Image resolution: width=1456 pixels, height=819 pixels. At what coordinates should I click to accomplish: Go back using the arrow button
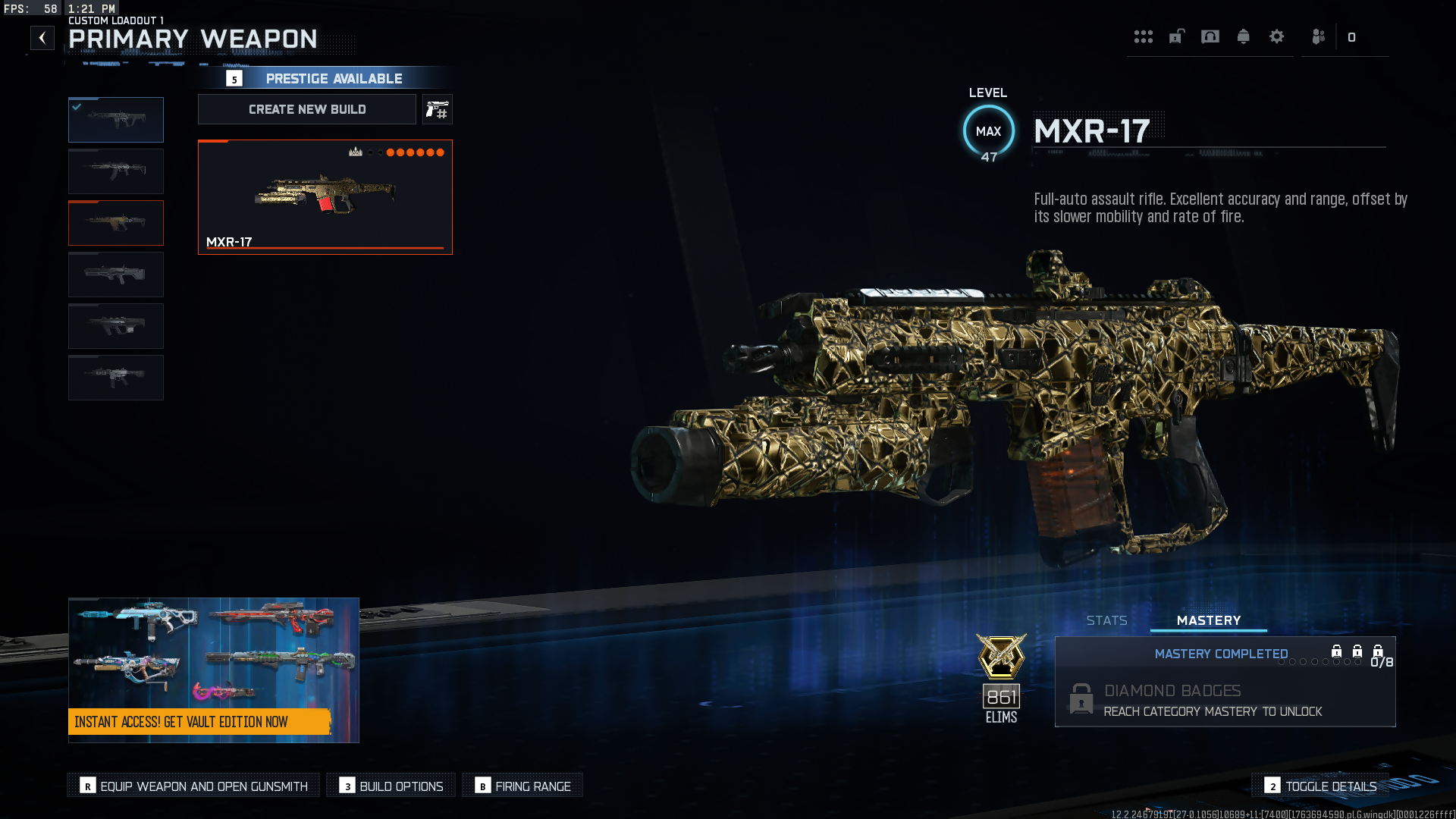point(42,38)
